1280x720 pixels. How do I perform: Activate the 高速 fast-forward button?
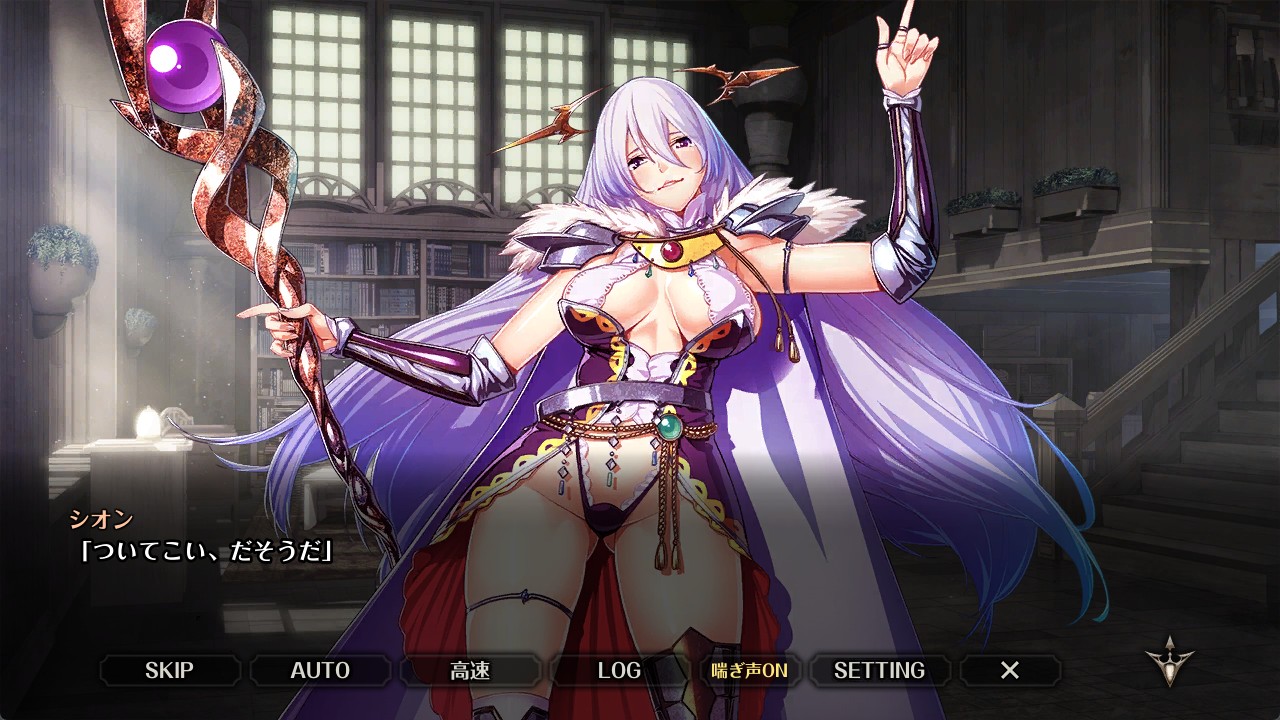click(470, 670)
